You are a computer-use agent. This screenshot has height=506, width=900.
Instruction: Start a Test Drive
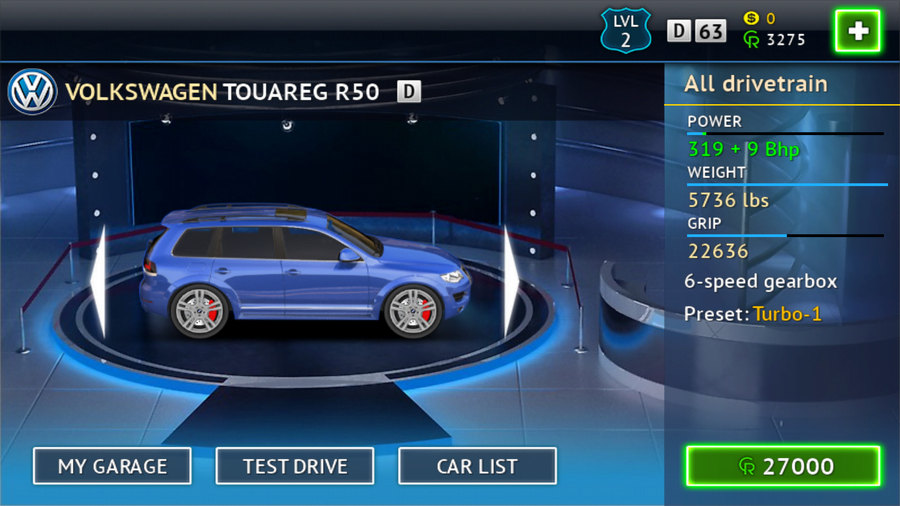295,466
